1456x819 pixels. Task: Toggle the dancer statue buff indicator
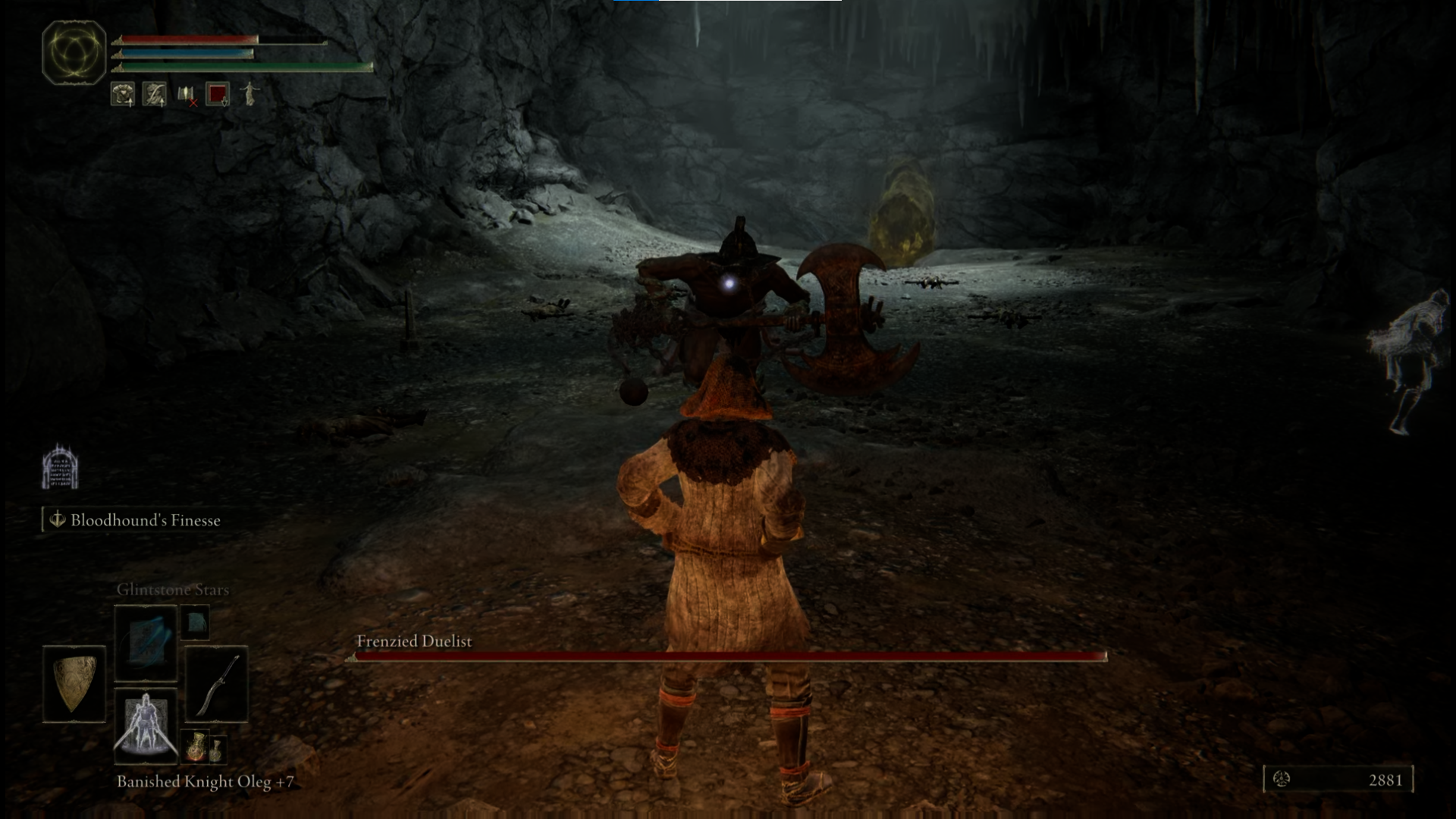click(x=249, y=93)
